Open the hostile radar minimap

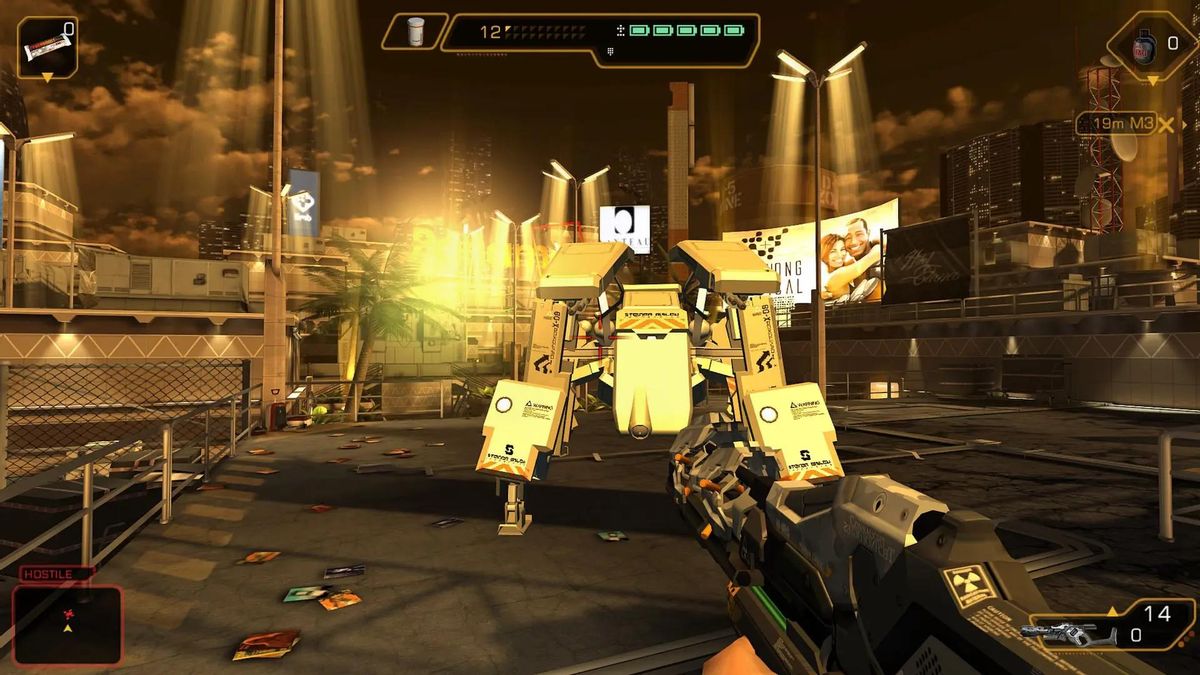click(67, 624)
